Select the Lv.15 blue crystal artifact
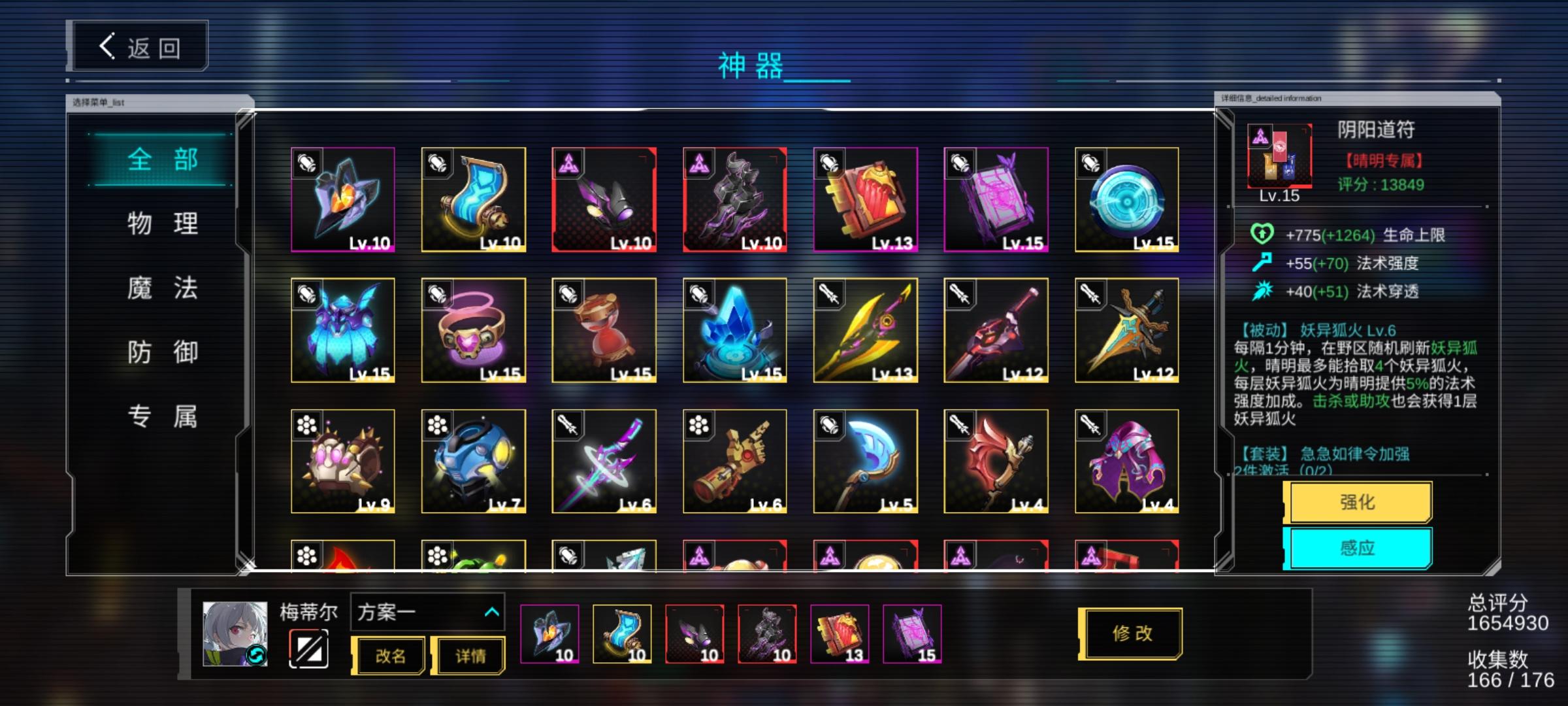The image size is (1568, 706). [x=735, y=330]
